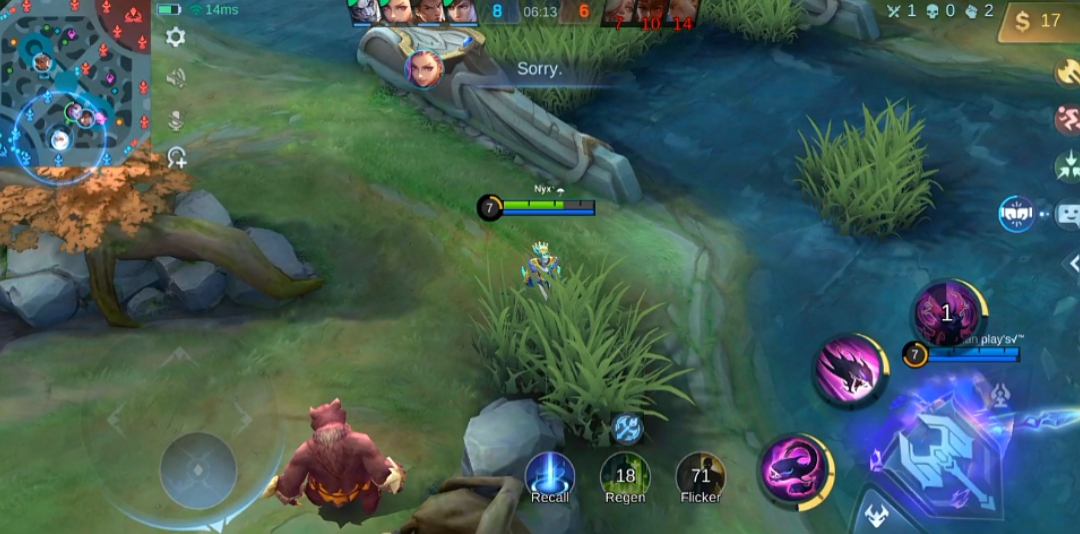The image size is (1080, 534).
Task: Tap the blue team gather signal icon
Action: [1016, 213]
